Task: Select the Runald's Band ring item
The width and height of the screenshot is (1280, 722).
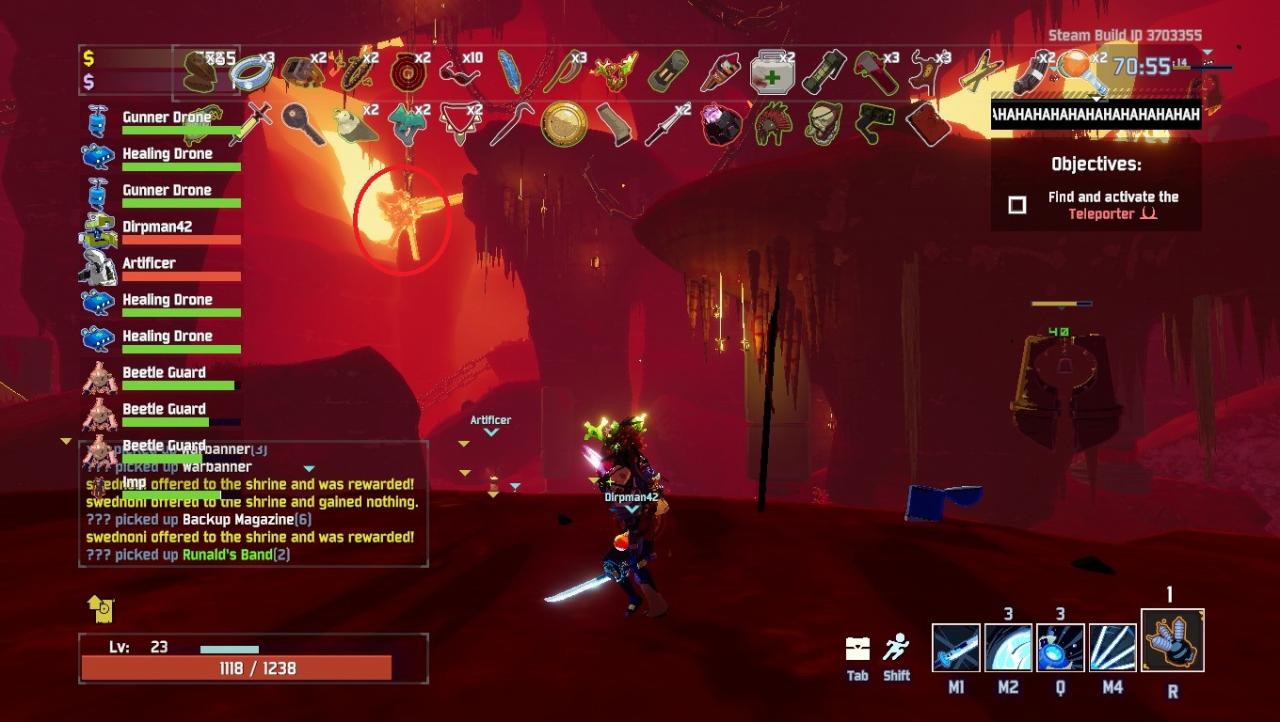Action: (251, 72)
